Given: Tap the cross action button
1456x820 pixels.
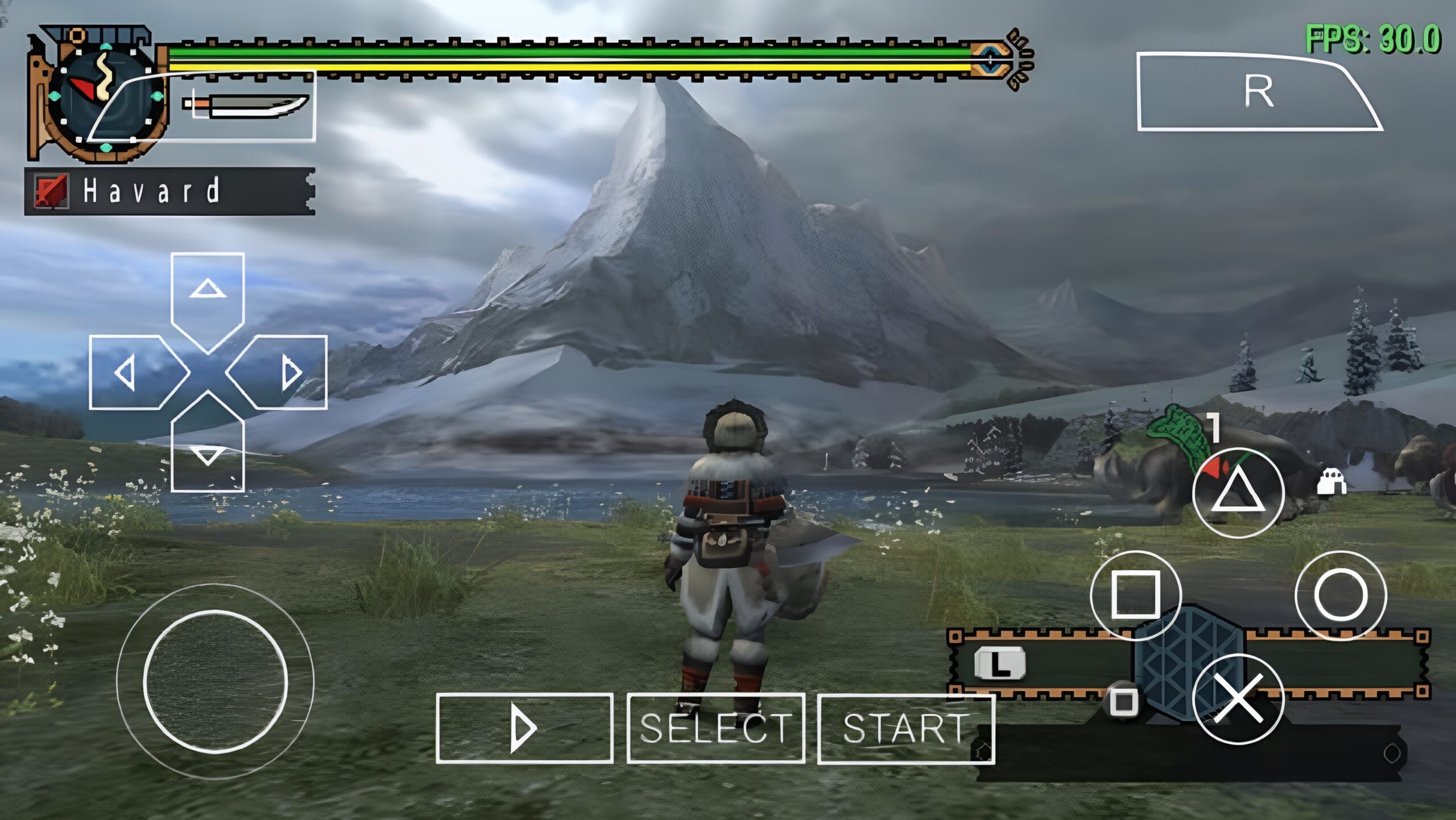Looking at the screenshot, I should point(1238,699).
